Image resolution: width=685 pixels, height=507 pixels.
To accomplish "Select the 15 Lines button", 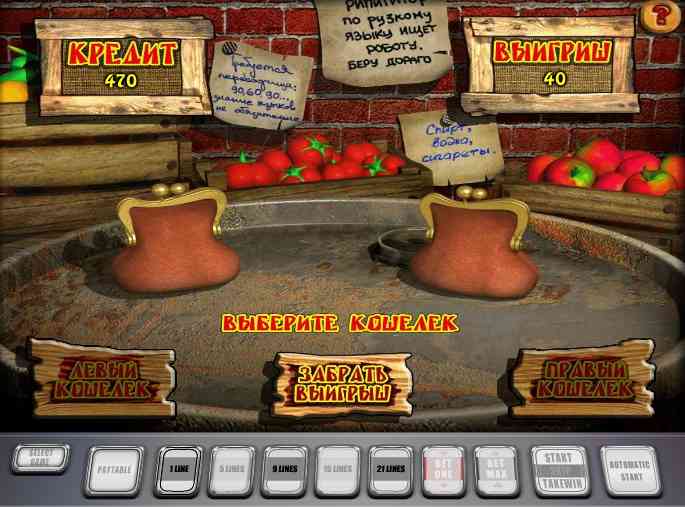I will tap(337, 470).
